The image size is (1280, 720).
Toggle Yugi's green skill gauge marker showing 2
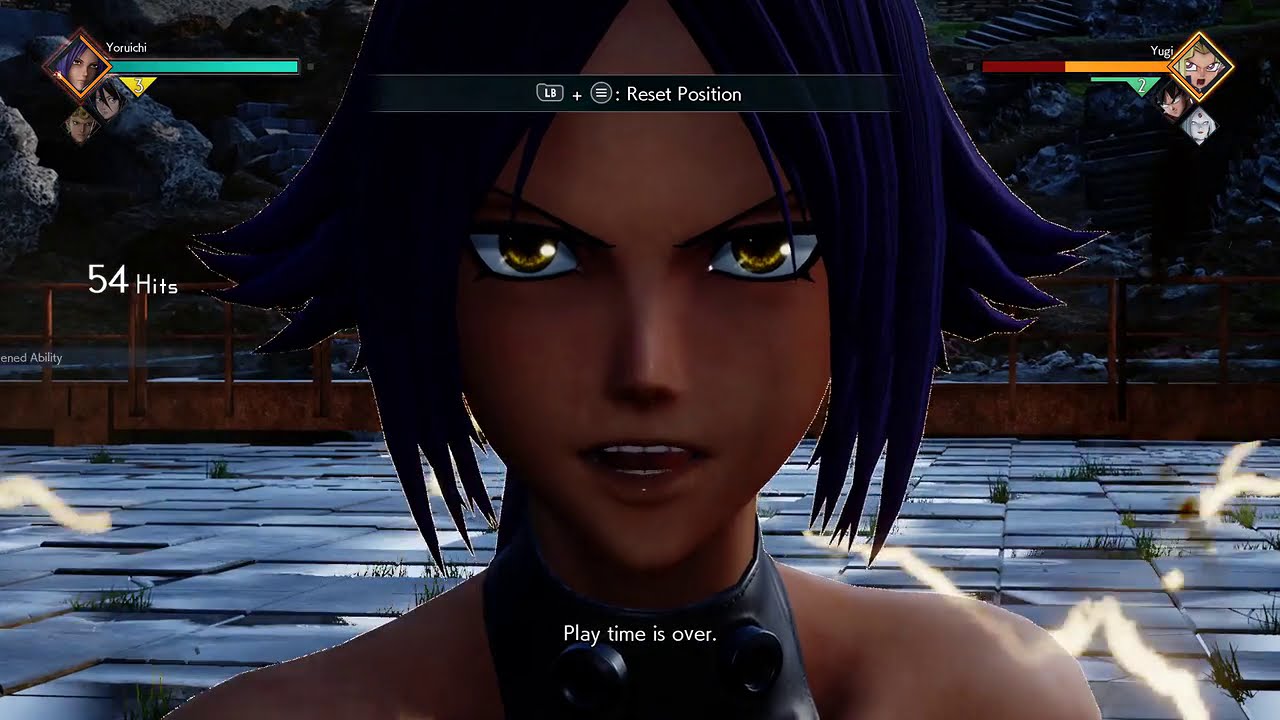(1142, 84)
